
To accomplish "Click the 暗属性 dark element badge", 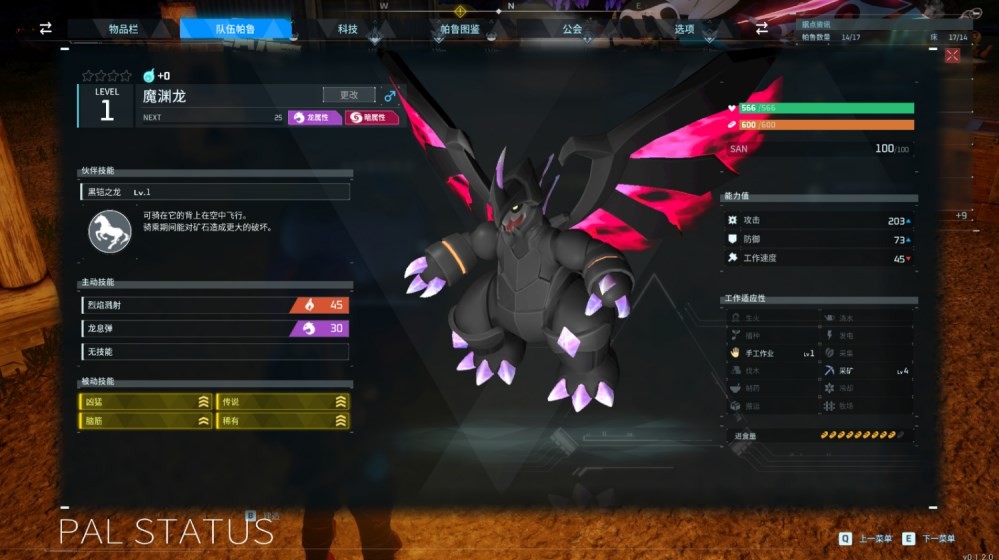I will (371, 117).
